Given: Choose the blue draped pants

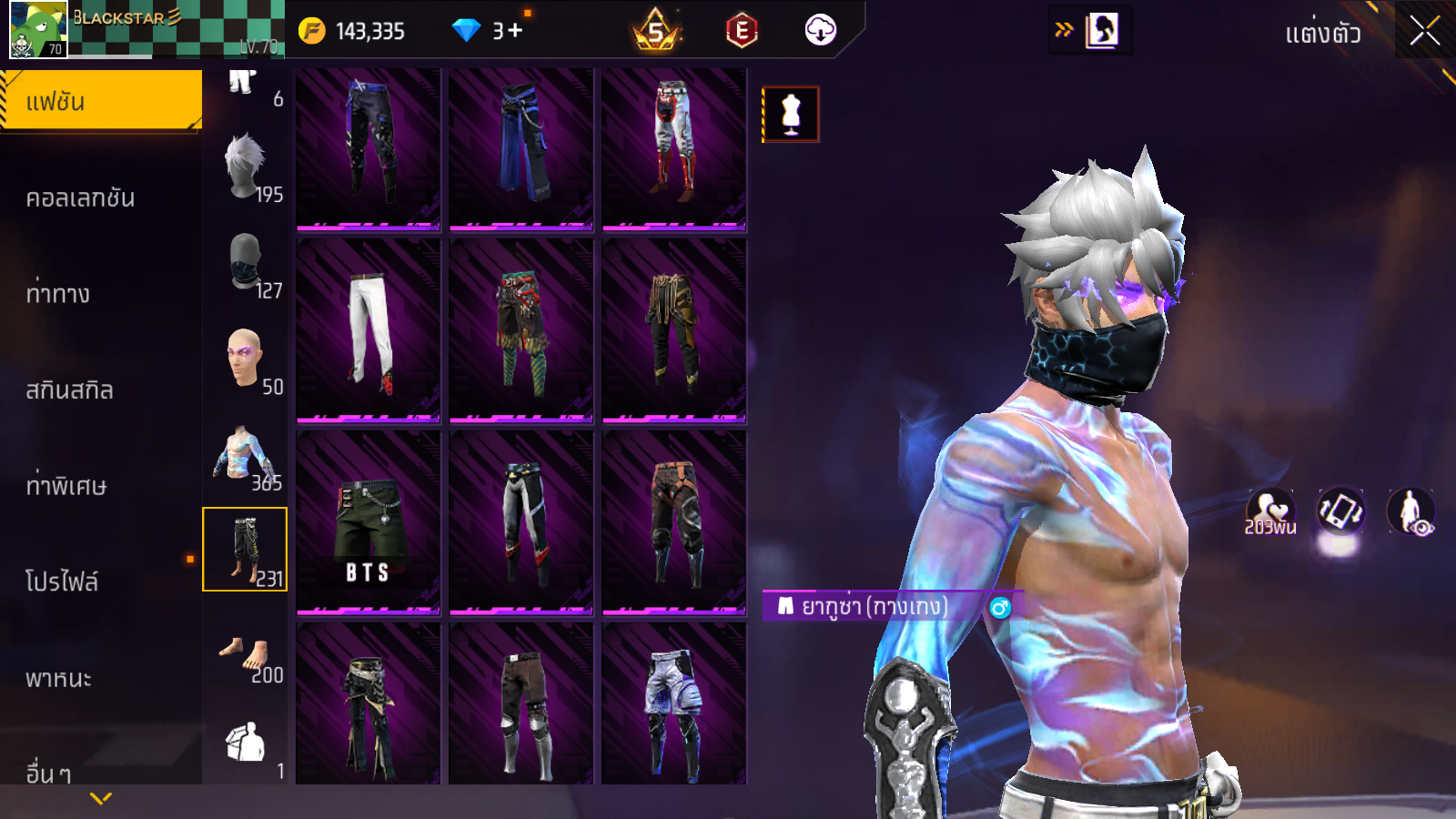Looking at the screenshot, I should pyautogui.click(x=521, y=146).
